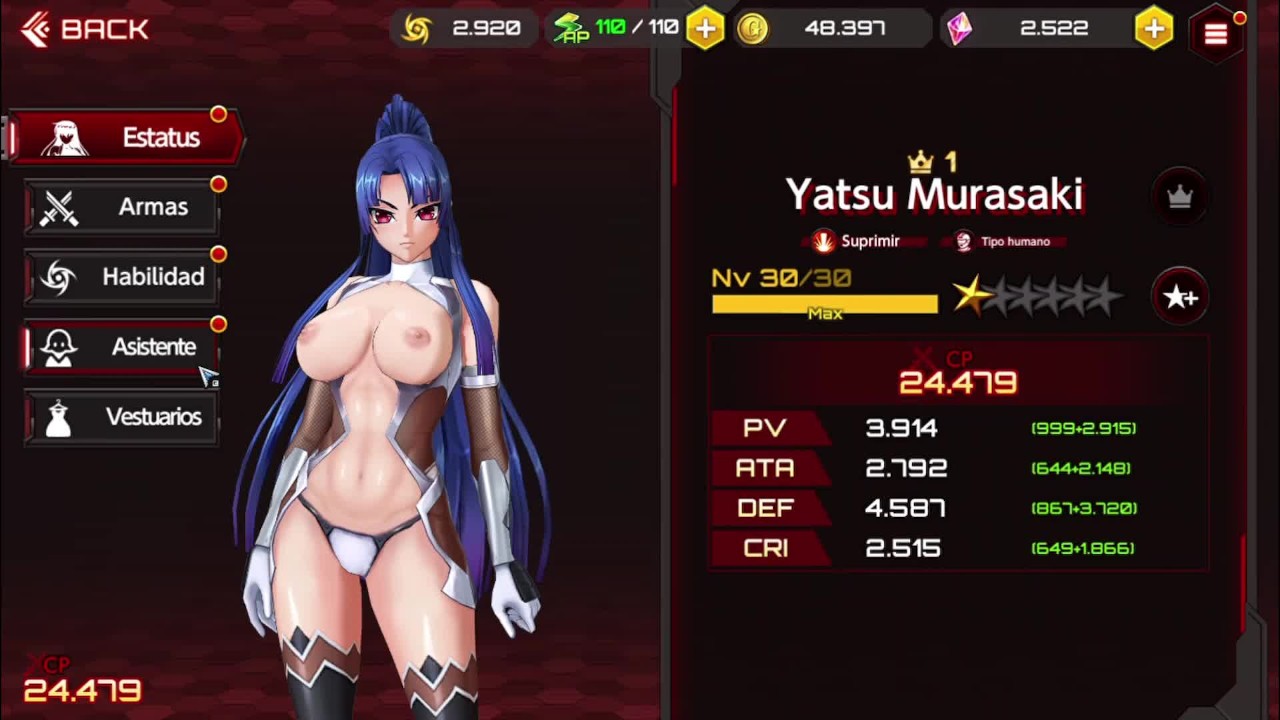1280x720 pixels.
Task: Tap the star upgrade button
Action: pos(1180,297)
